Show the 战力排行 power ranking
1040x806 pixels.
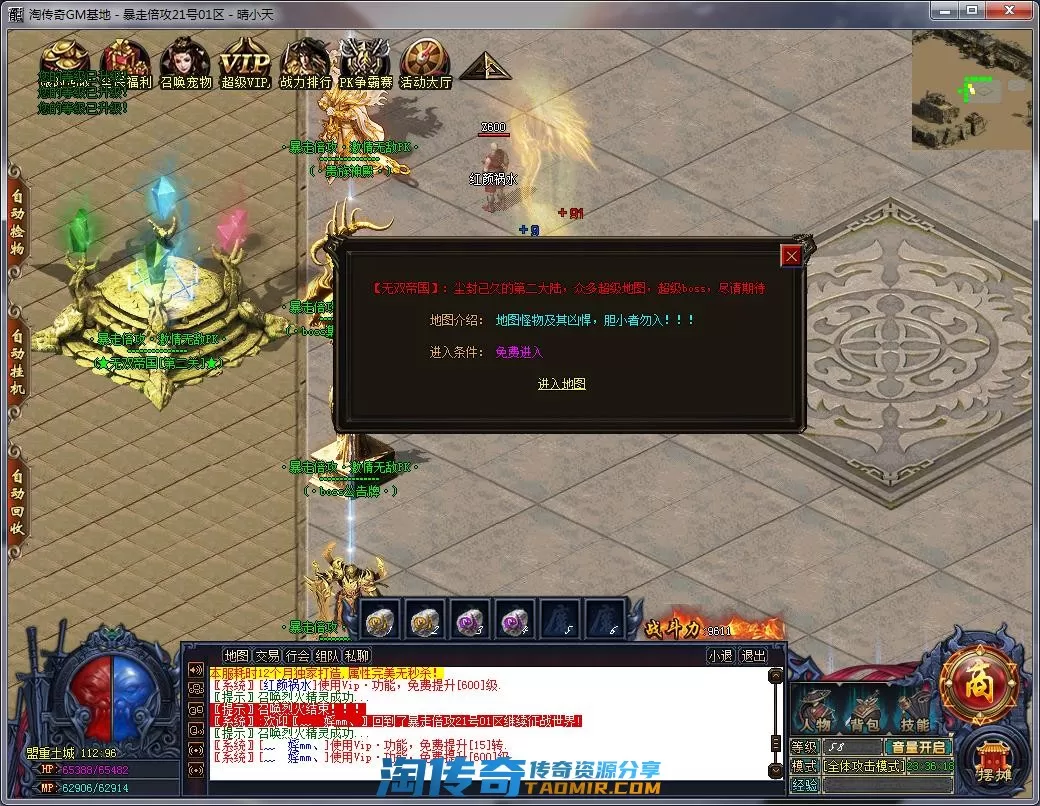(305, 64)
